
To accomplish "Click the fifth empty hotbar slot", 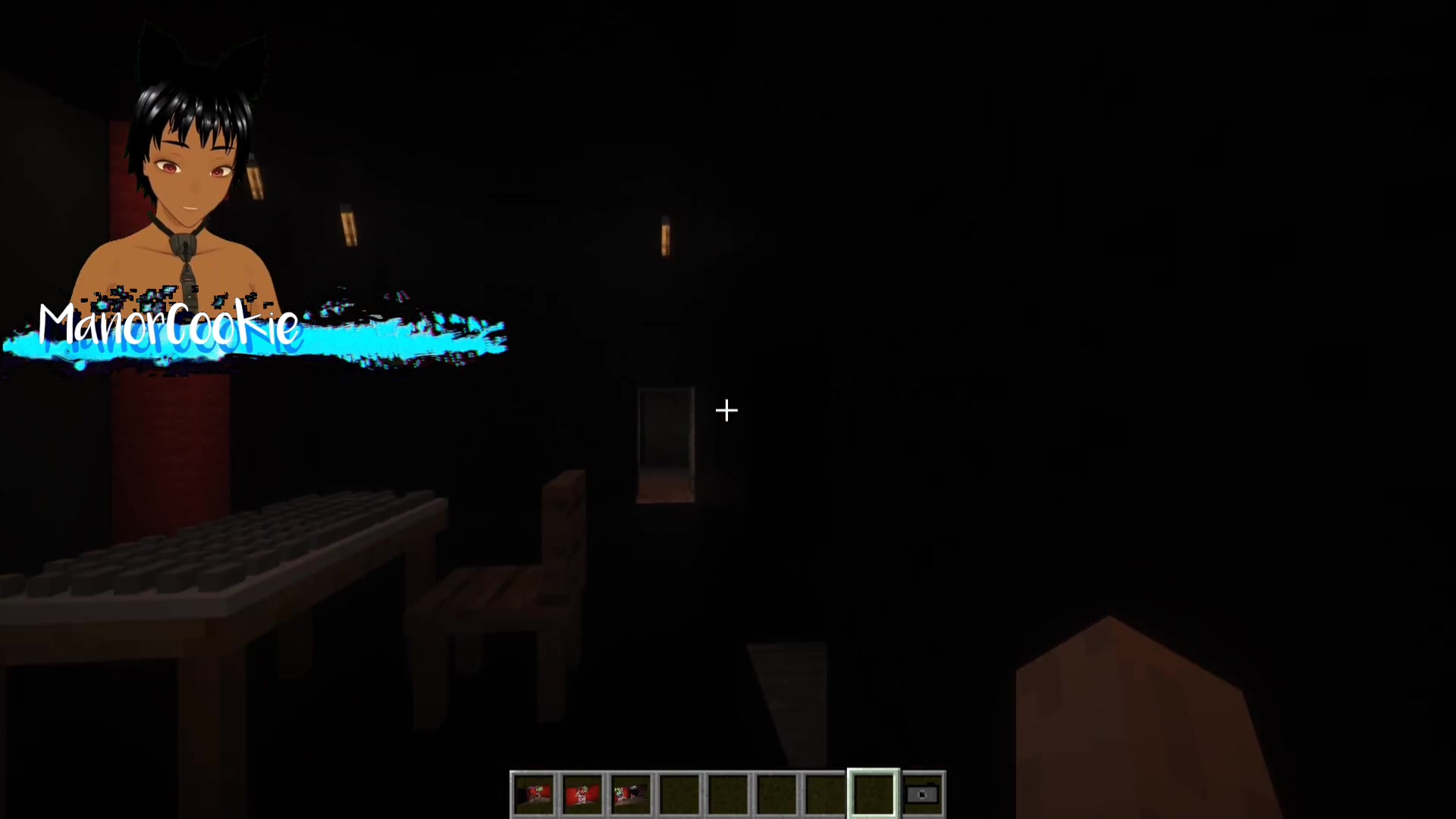I will point(729,793).
